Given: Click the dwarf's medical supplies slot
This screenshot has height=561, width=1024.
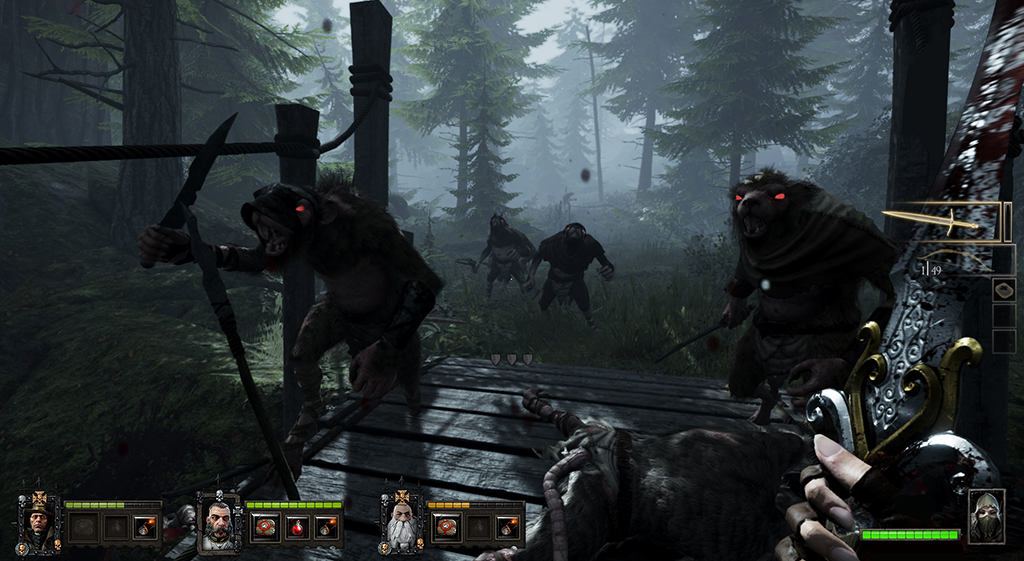Looking at the screenshot, I should 447,527.
